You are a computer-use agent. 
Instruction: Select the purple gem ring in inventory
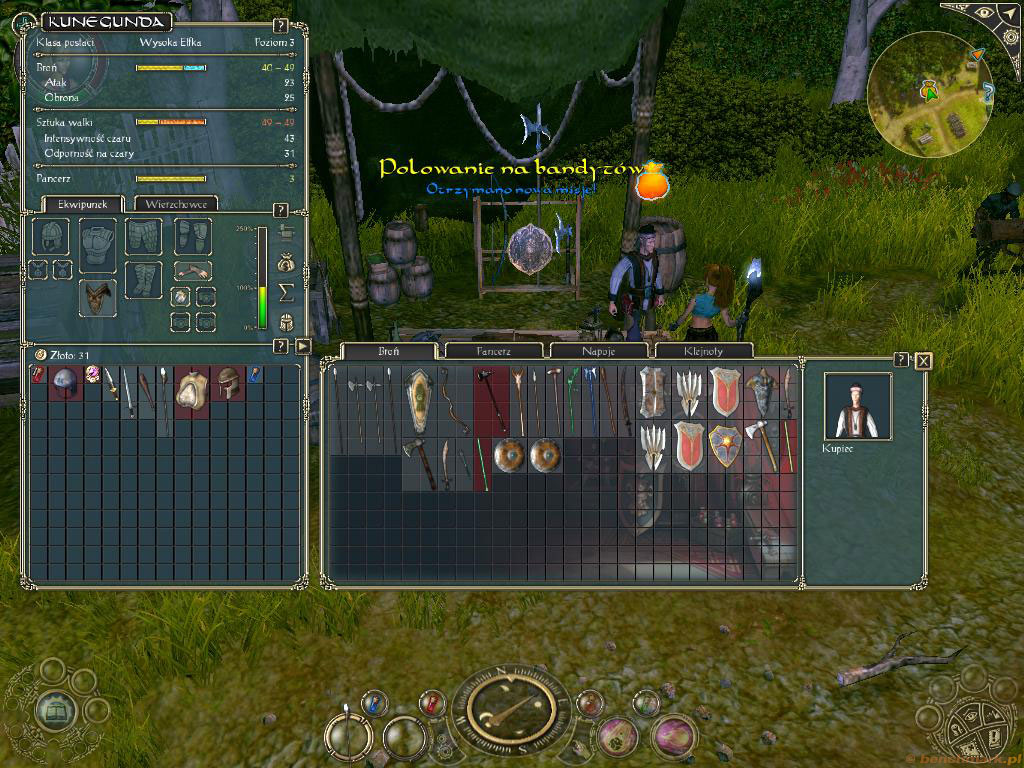(92, 375)
